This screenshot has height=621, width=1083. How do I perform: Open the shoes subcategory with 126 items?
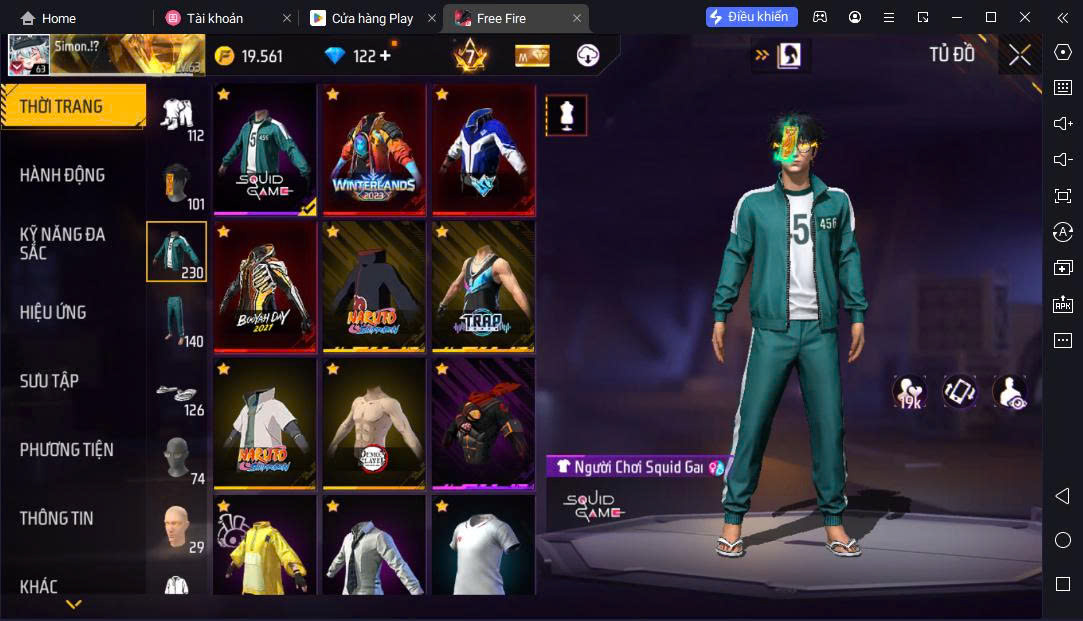(177, 391)
